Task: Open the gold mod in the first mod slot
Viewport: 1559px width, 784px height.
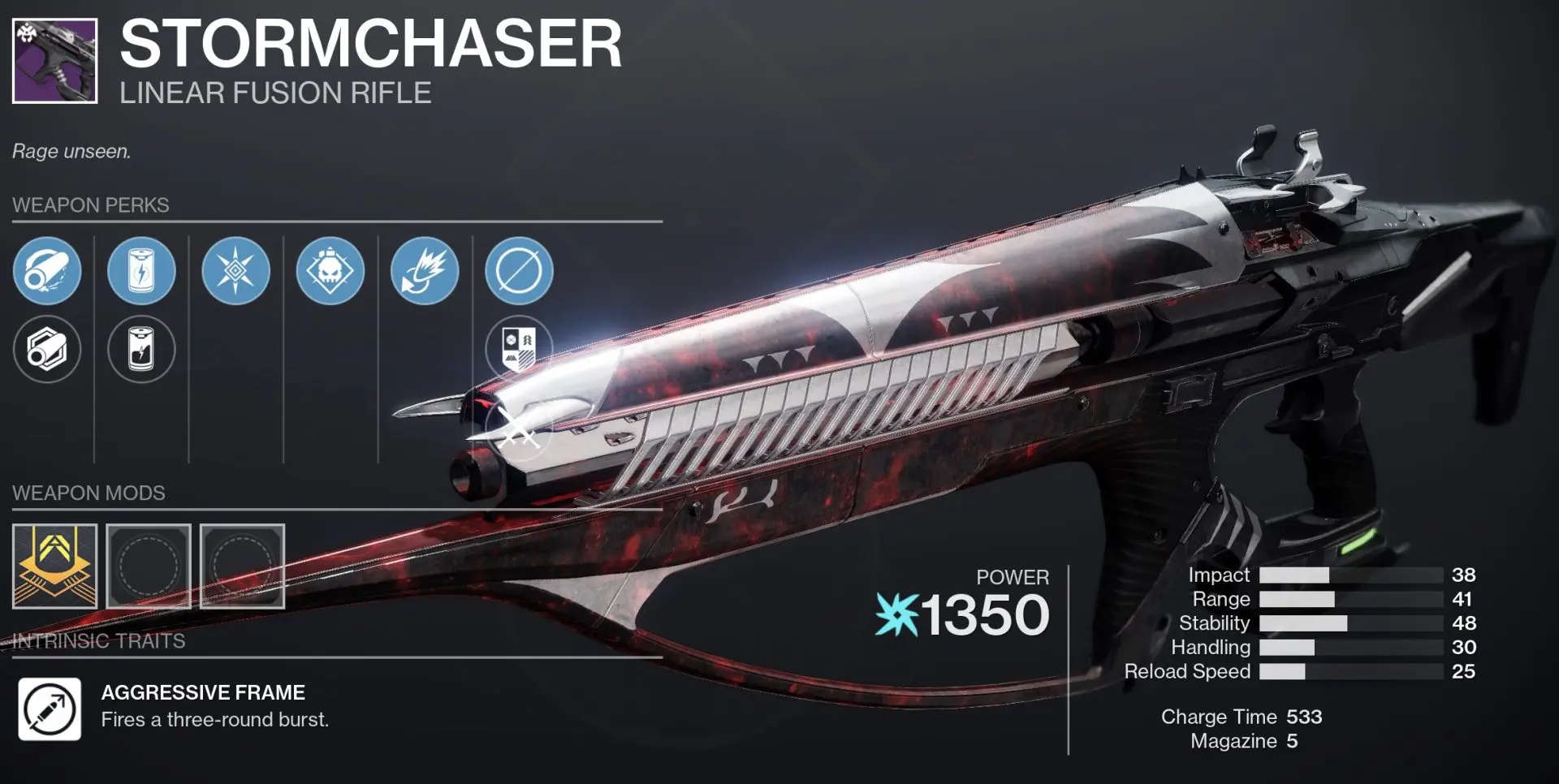Action: pyautogui.click(x=54, y=566)
